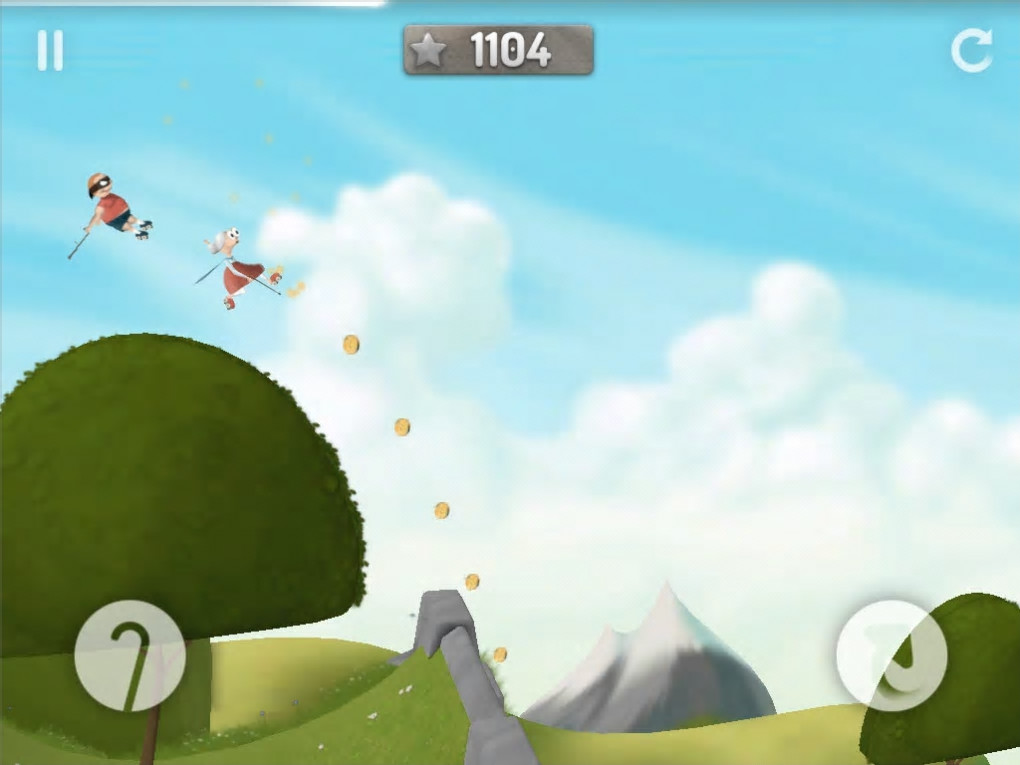Image resolution: width=1020 pixels, height=765 pixels.
Task: Tap the upside-down cane button
Action: point(891,656)
